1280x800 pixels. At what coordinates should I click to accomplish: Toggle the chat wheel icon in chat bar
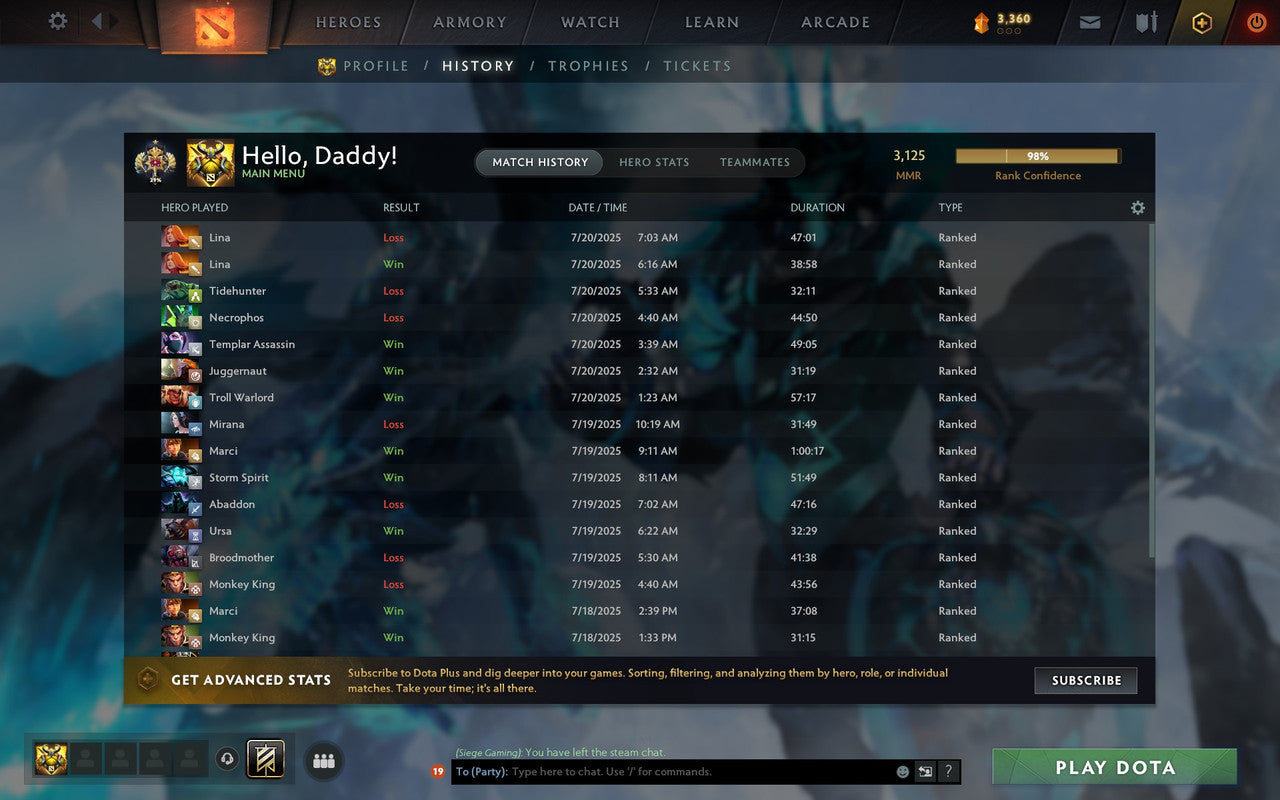[x=925, y=771]
